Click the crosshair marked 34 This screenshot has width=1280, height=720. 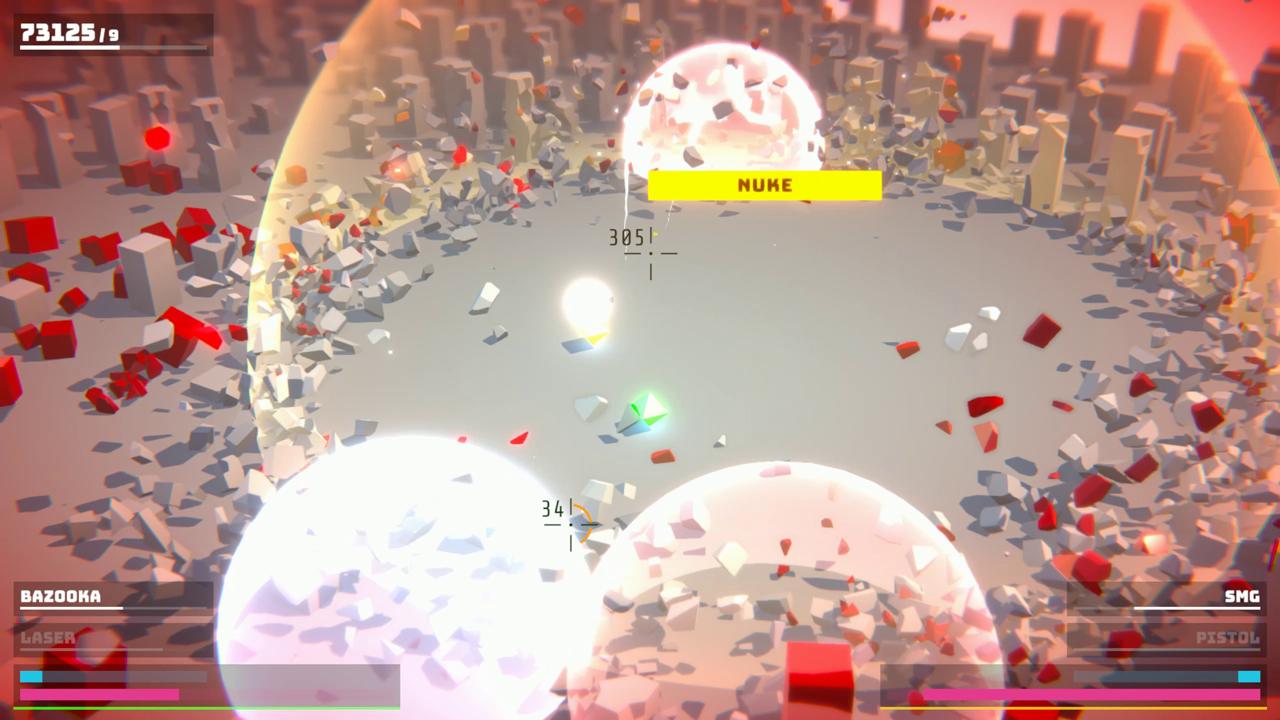[570, 522]
